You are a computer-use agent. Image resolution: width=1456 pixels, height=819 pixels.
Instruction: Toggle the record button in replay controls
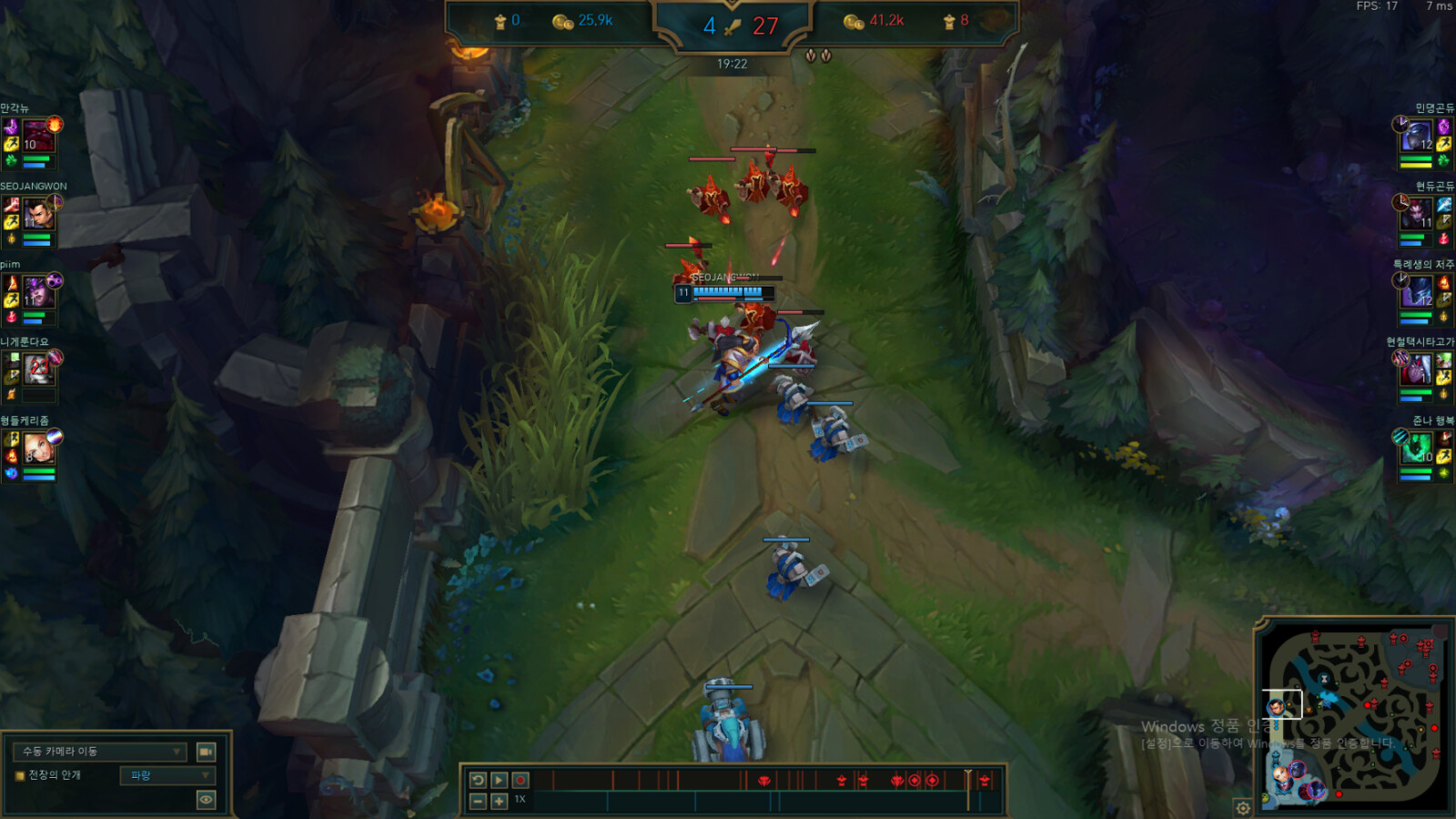pos(520,779)
